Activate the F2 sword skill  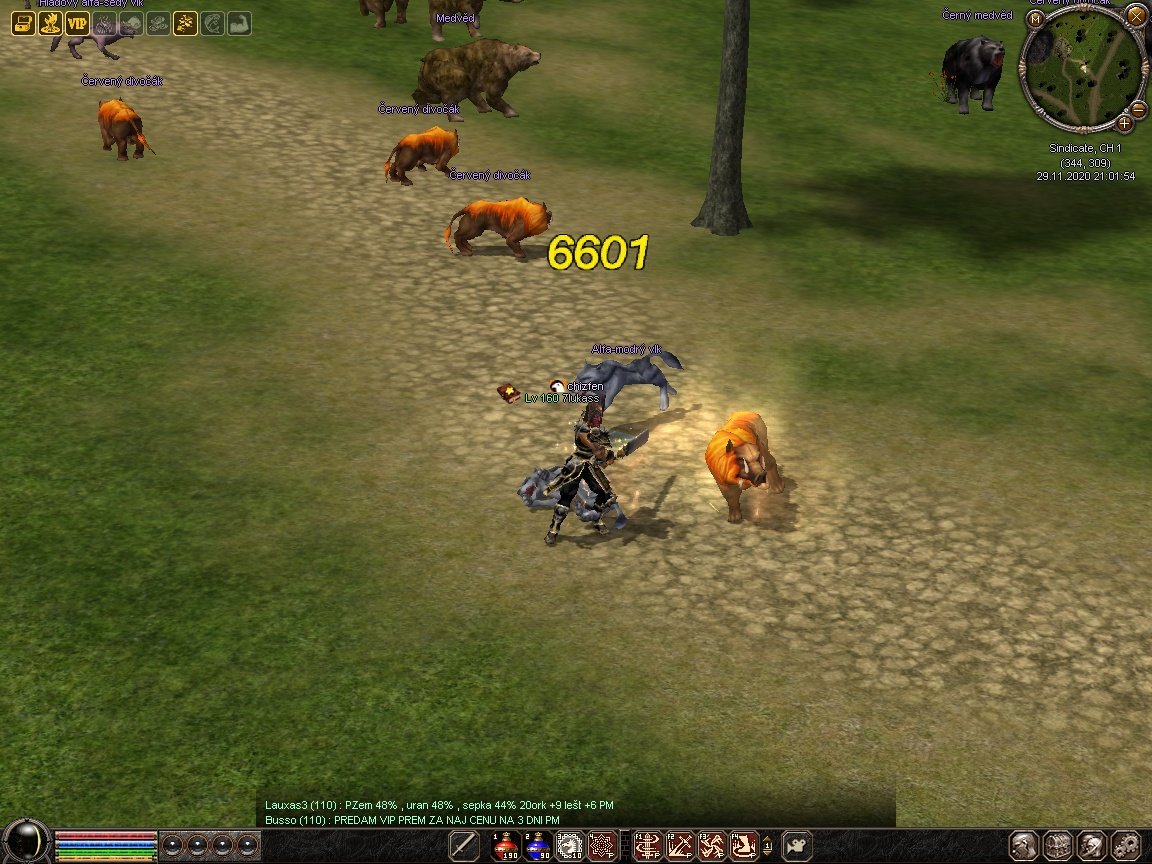pyautogui.click(x=681, y=846)
